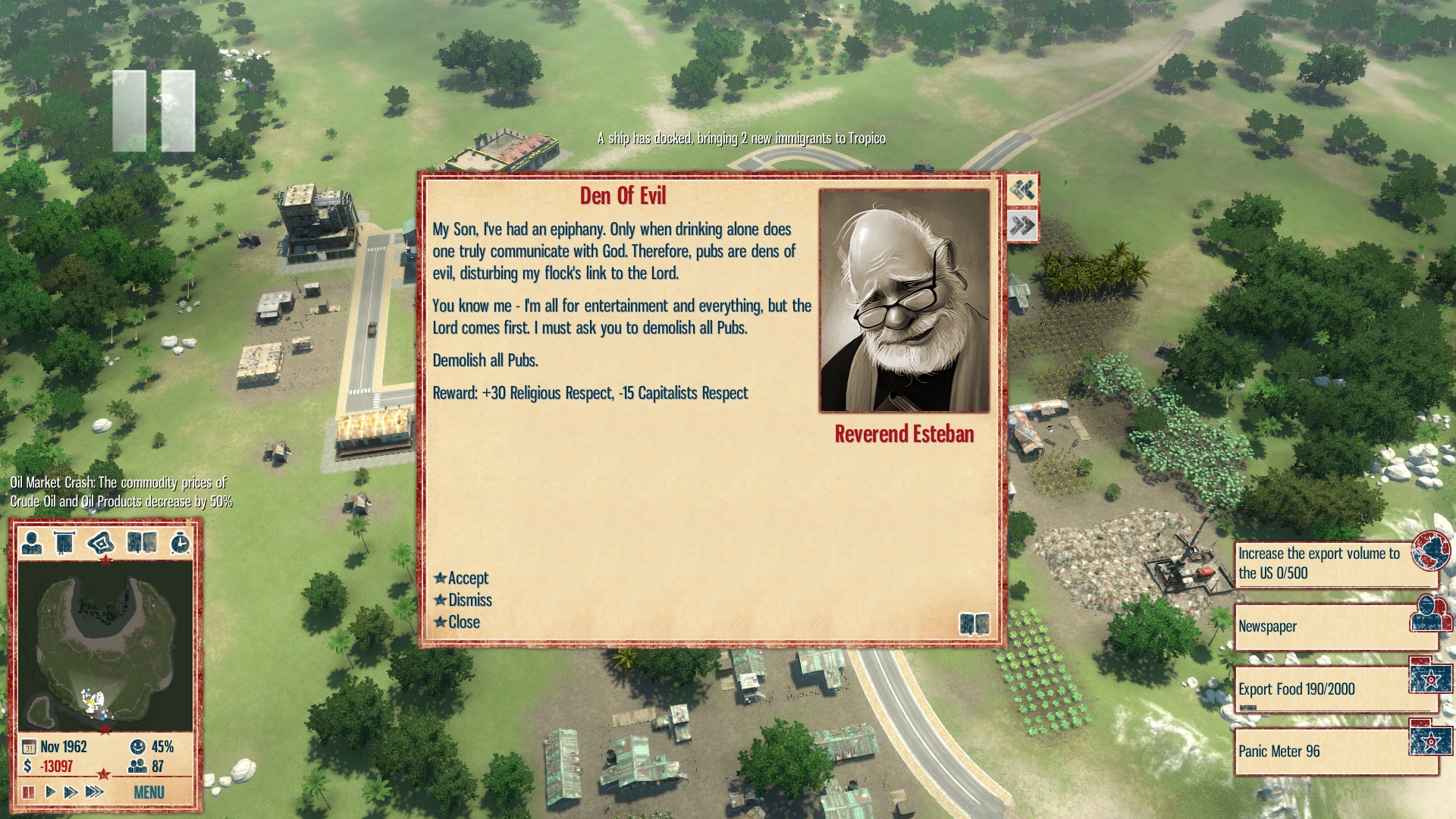Toggle the red pause speed button
Screen dimensions: 1456x819
pos(29,792)
